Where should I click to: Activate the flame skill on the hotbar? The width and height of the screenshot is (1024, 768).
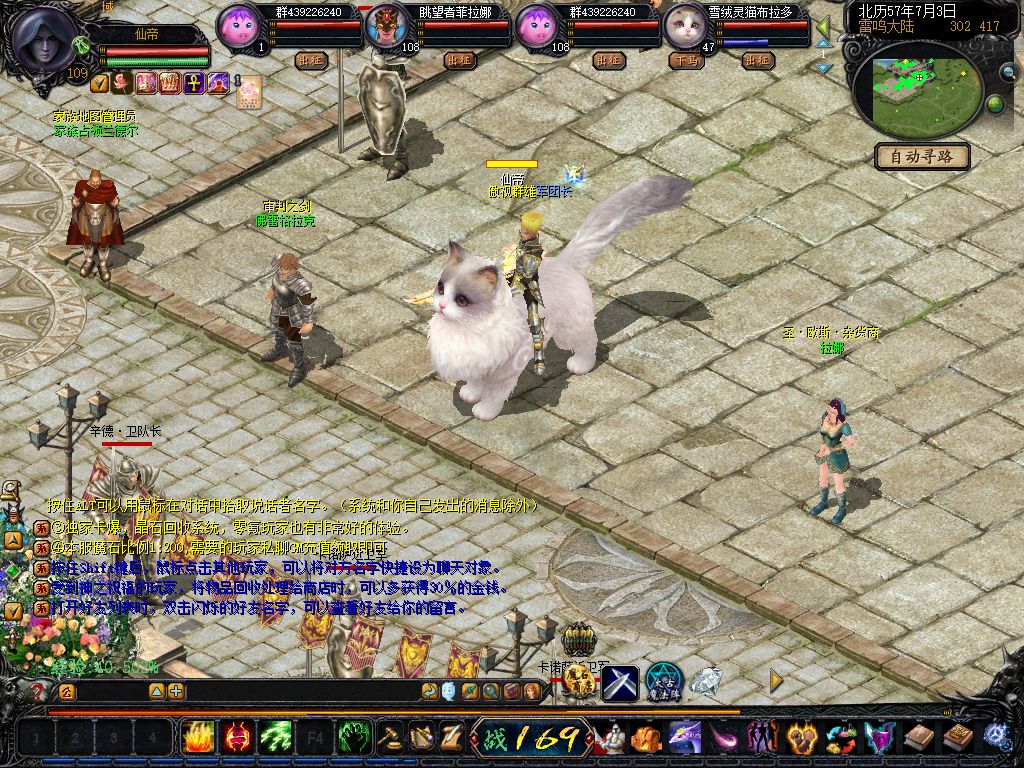197,738
